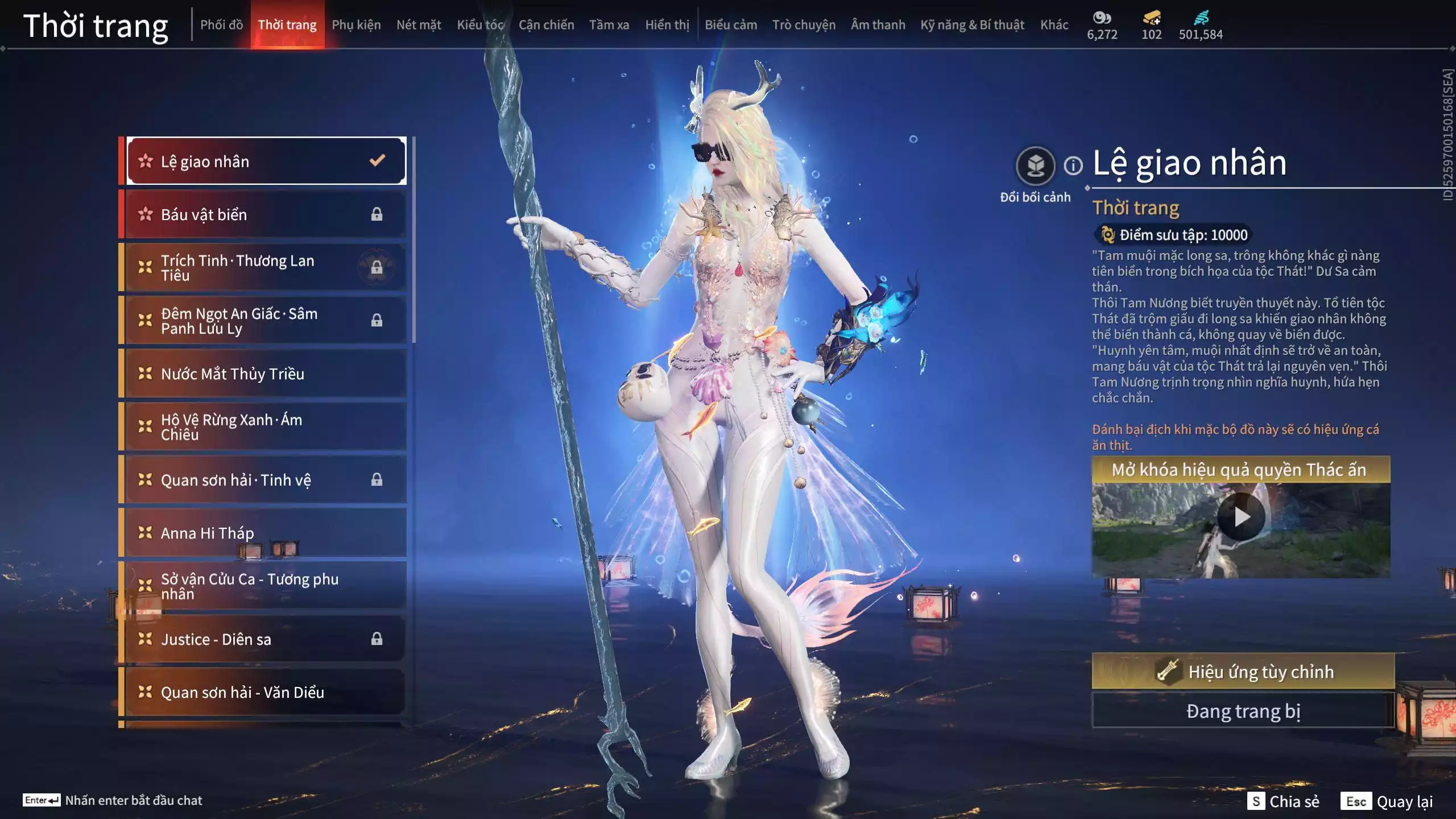Click the Đang trang bị button
This screenshot has width=1456, height=819.
coord(1243,711)
